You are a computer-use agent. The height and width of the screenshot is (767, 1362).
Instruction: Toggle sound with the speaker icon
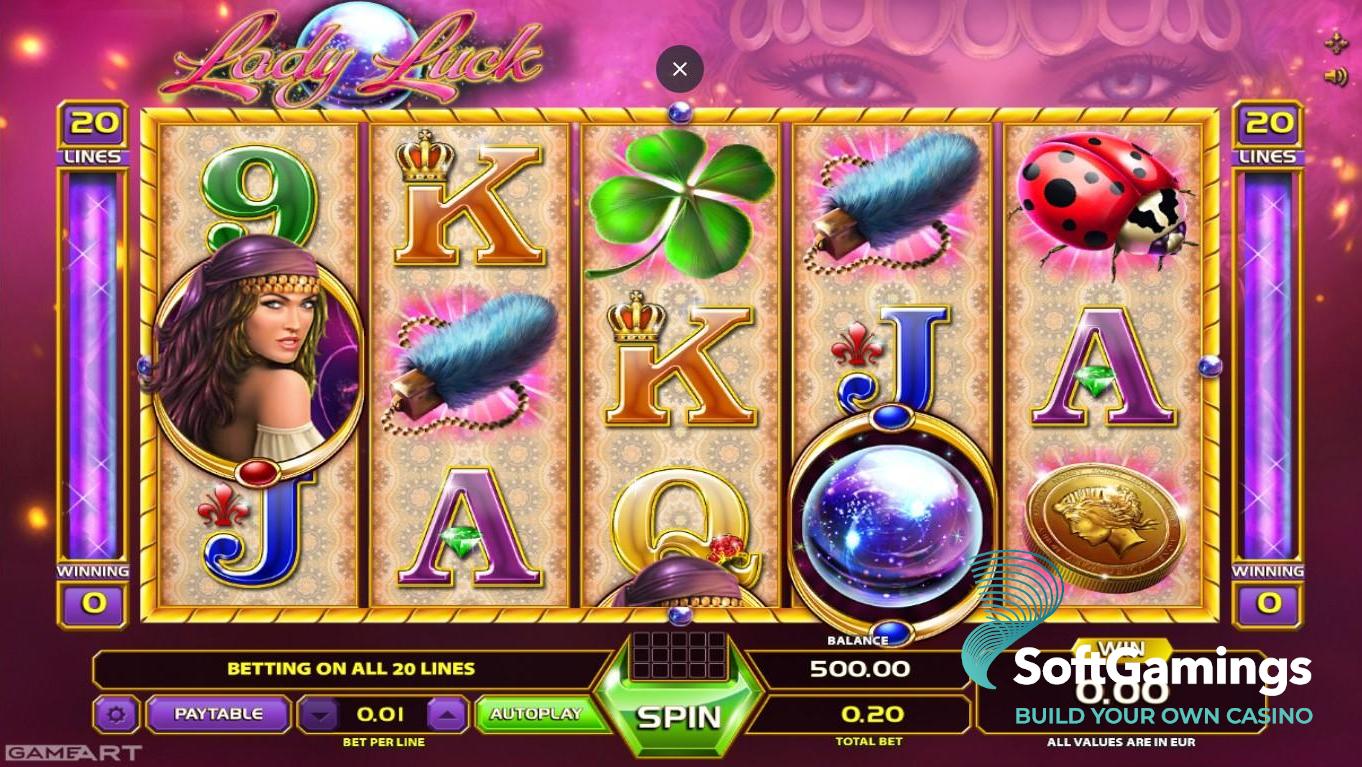click(x=1335, y=77)
